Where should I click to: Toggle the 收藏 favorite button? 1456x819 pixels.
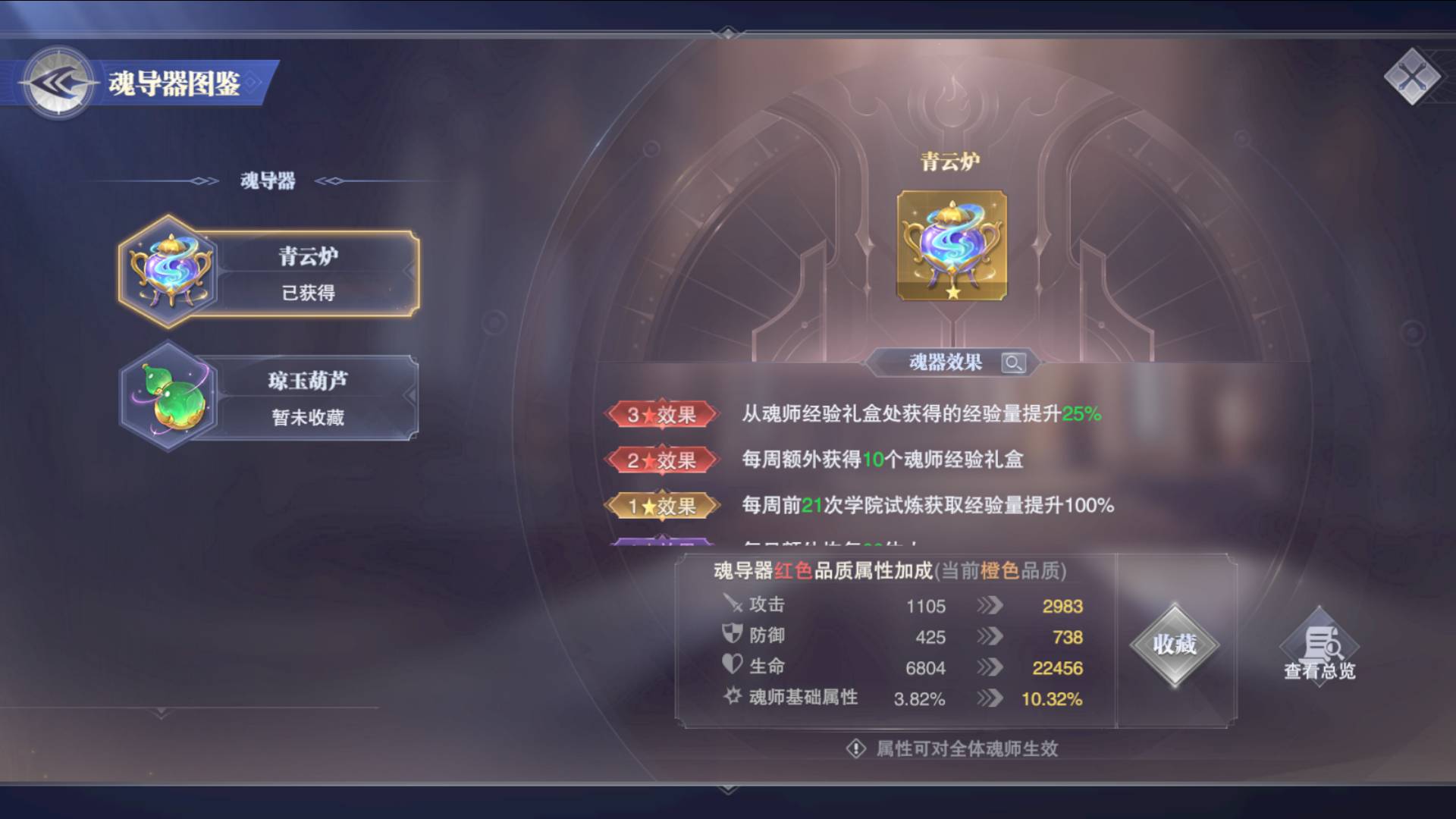coord(1174,645)
